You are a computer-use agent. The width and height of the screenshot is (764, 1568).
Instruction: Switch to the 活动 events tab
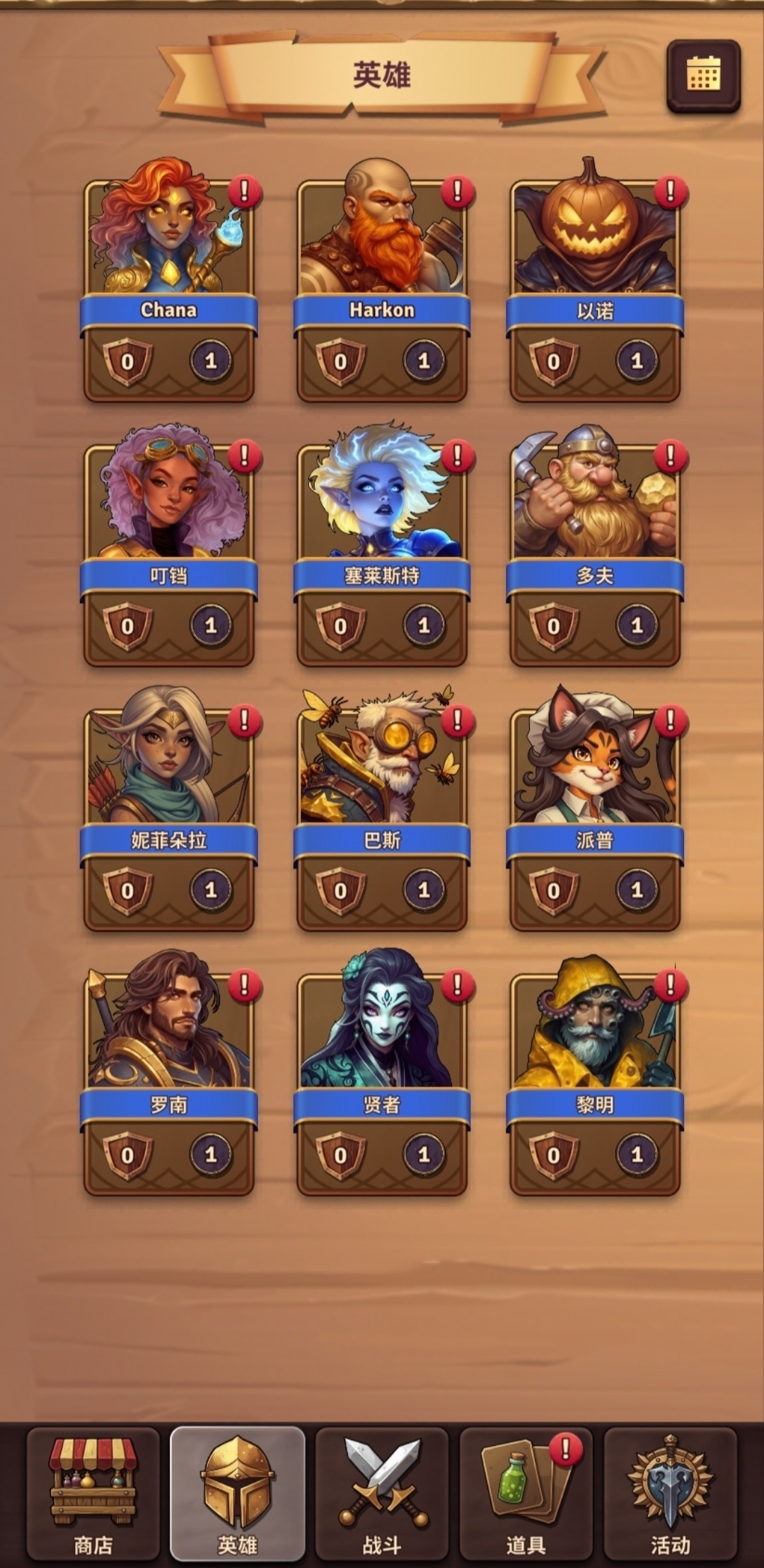point(670,1492)
